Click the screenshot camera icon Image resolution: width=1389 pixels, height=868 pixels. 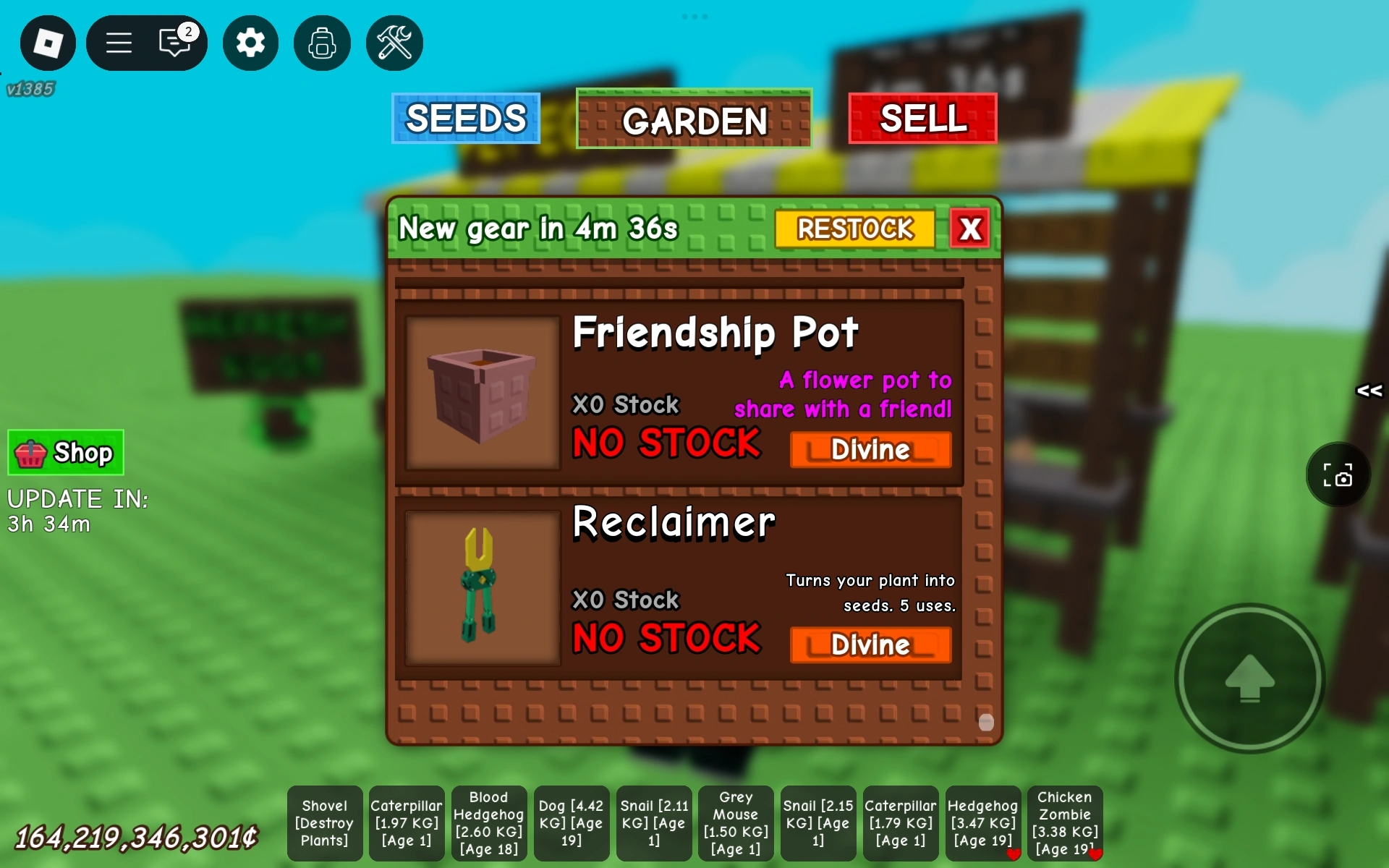coord(1339,475)
